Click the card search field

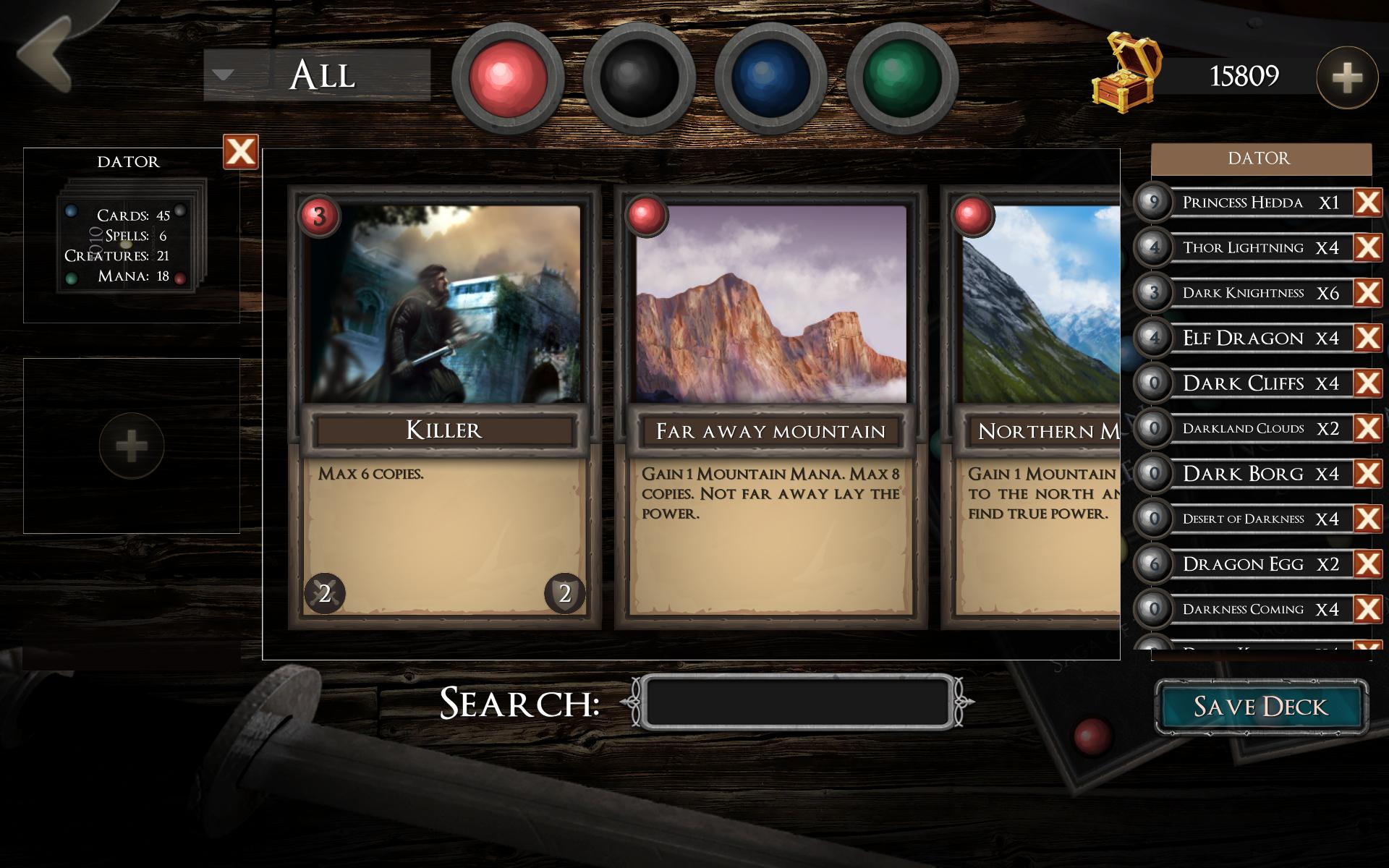point(797,702)
